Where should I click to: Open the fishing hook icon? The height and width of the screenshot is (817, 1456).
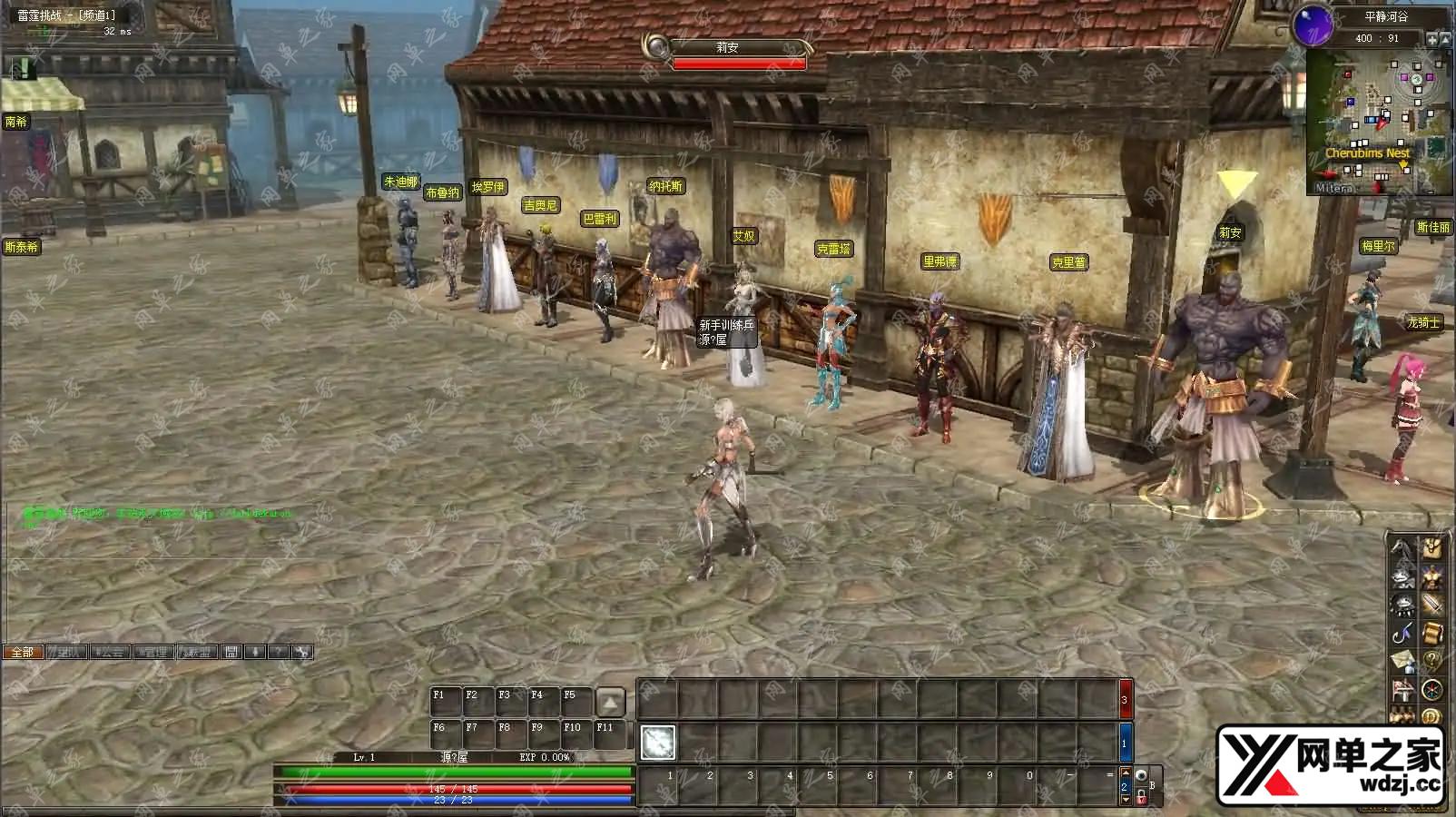[1403, 632]
